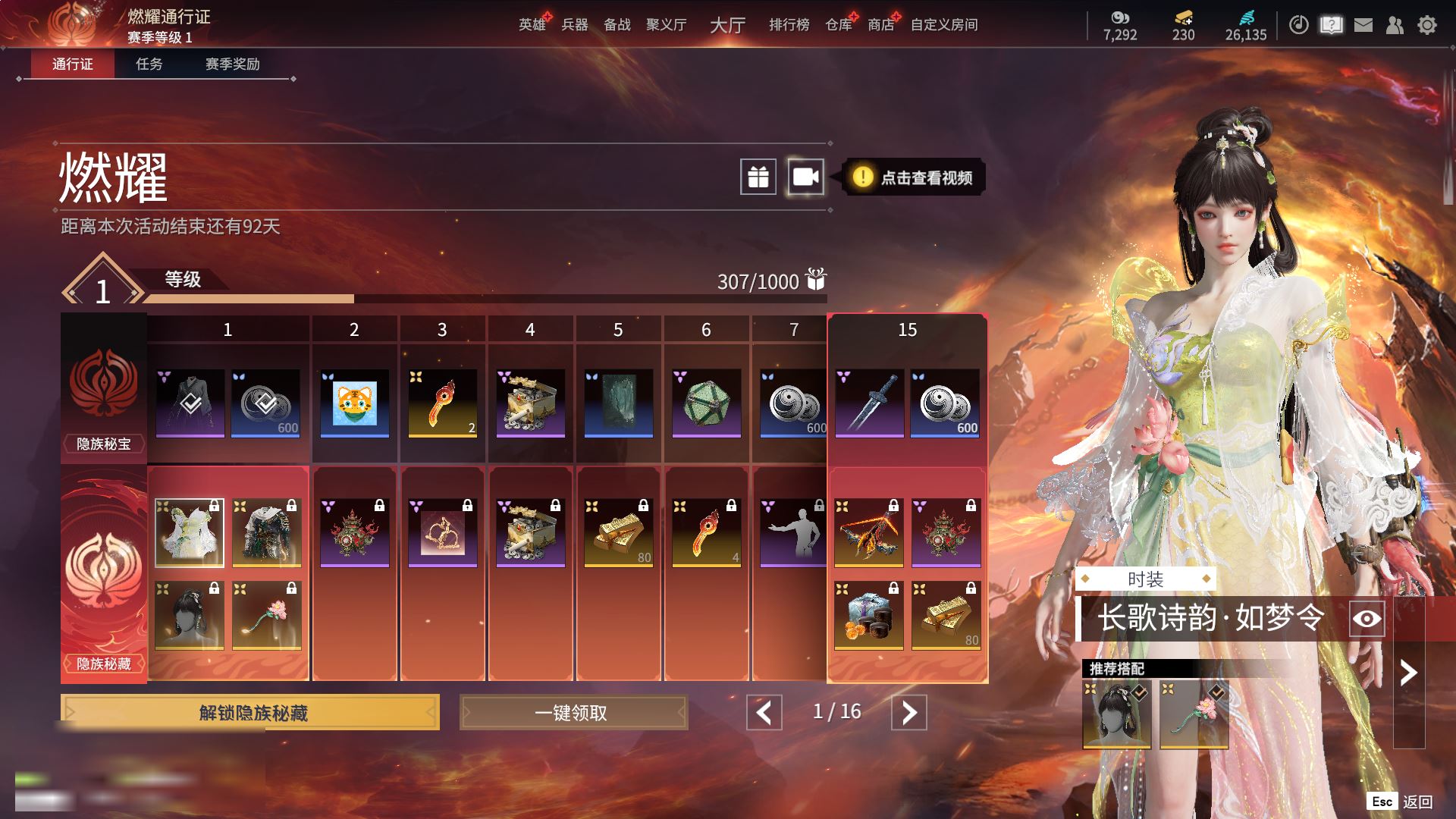Open the gift box icon beside the camera
This screenshot has height=819, width=1456.
tap(758, 177)
